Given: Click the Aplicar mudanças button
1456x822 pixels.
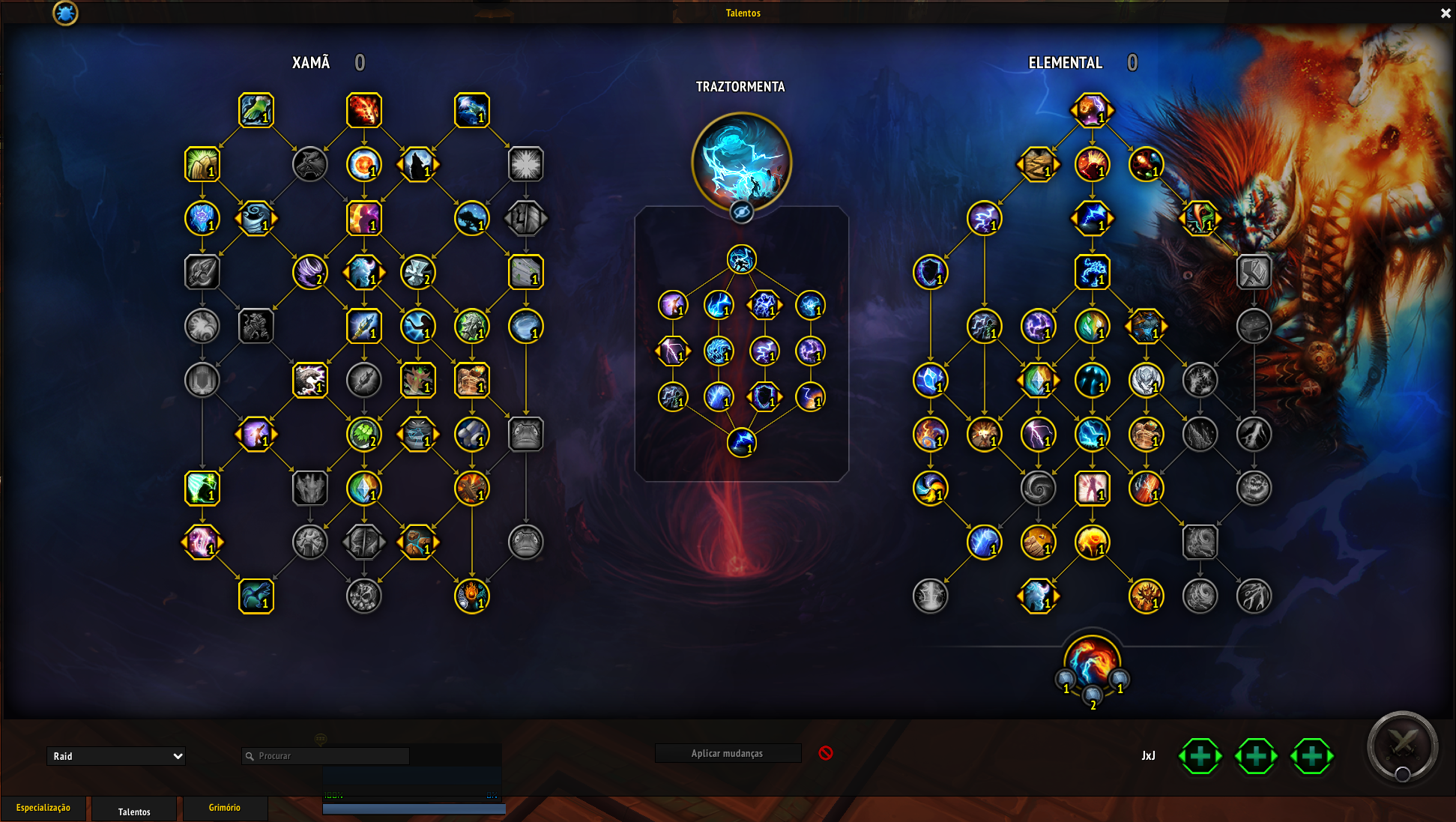Looking at the screenshot, I should (x=727, y=753).
